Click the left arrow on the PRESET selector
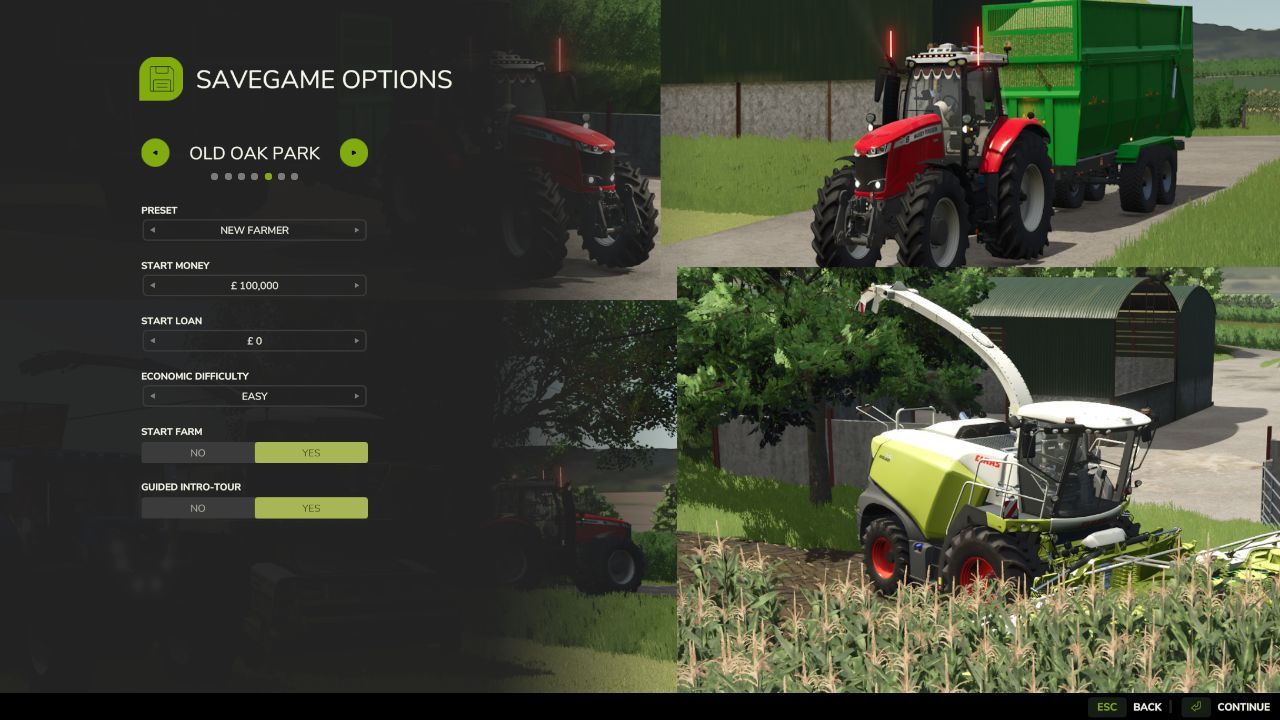 coord(152,230)
